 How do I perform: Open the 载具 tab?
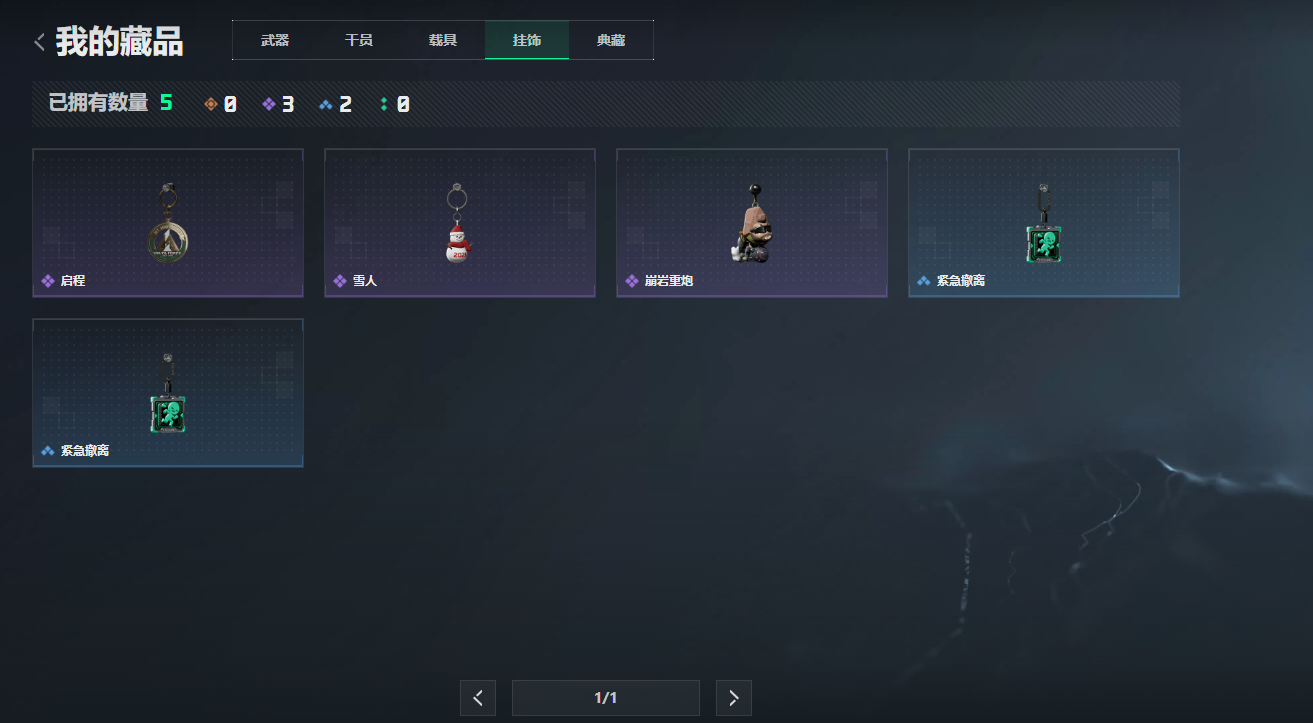pyautogui.click(x=443, y=40)
